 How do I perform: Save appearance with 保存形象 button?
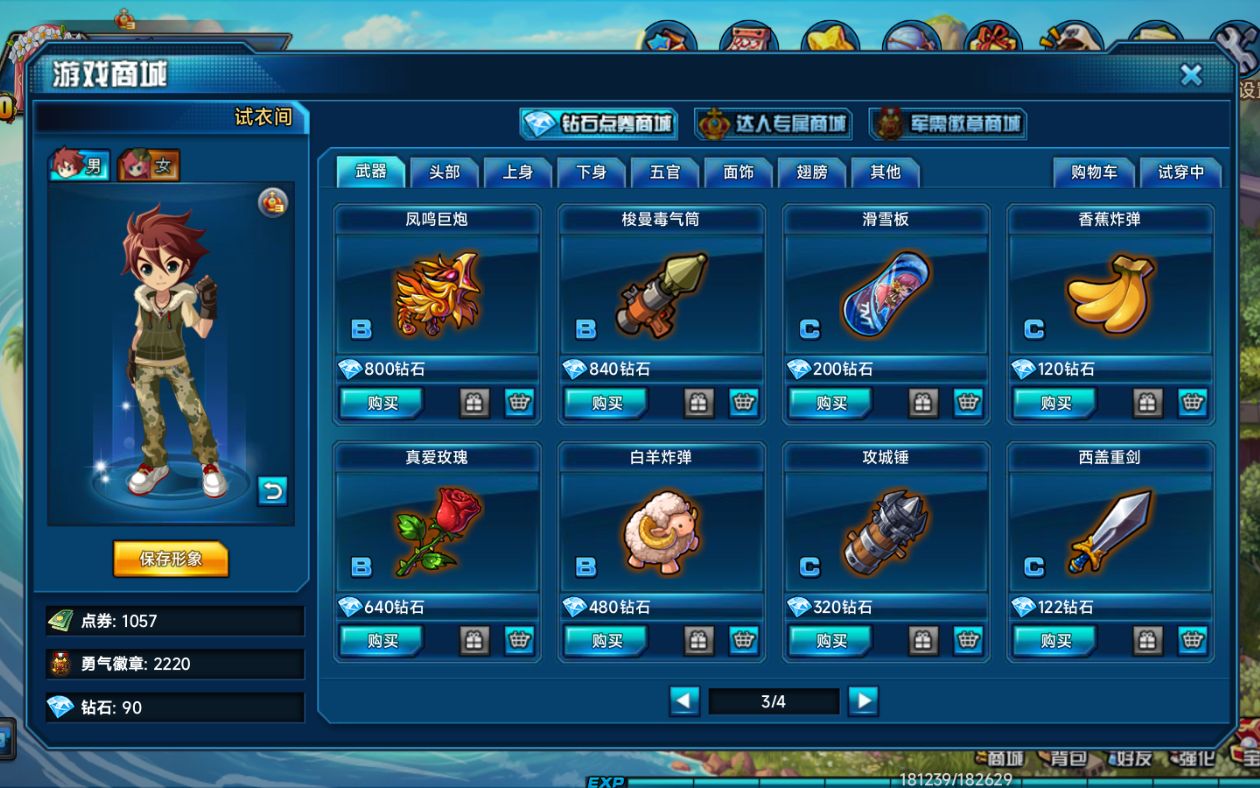(x=171, y=559)
